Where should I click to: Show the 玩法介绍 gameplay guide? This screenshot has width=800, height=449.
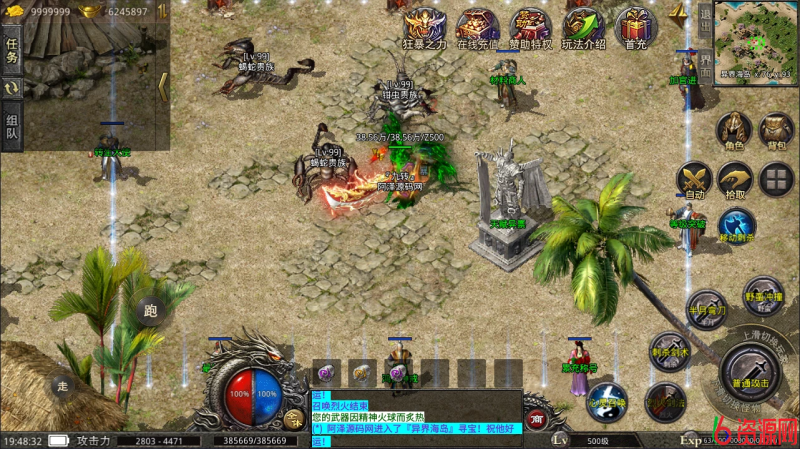[583, 26]
